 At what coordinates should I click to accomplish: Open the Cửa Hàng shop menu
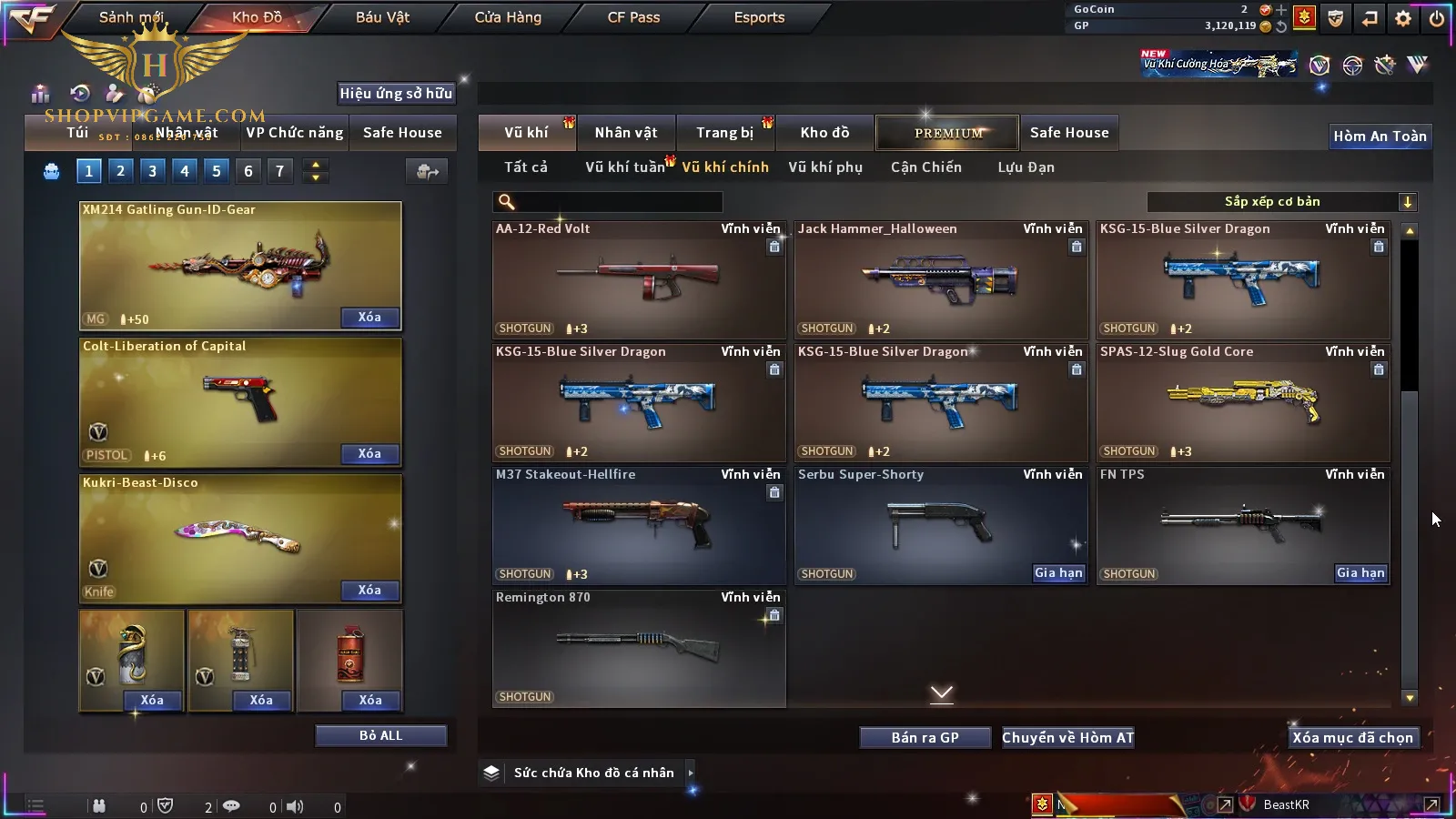[x=508, y=17]
